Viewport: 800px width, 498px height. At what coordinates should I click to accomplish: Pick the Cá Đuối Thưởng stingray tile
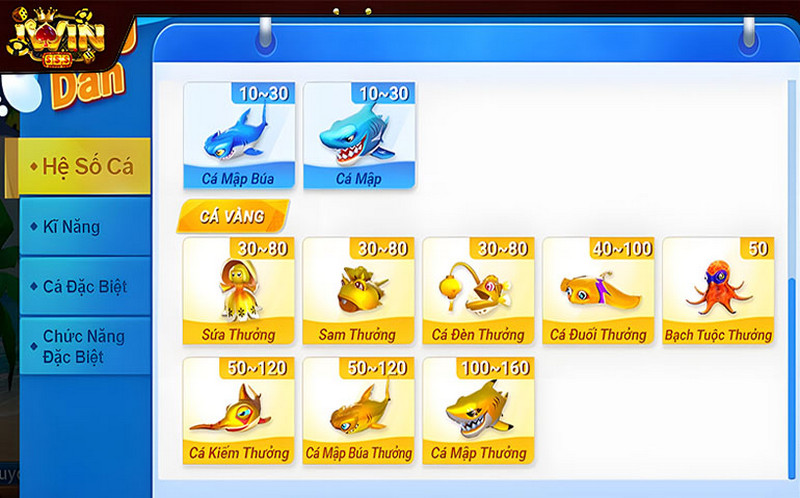(598, 291)
